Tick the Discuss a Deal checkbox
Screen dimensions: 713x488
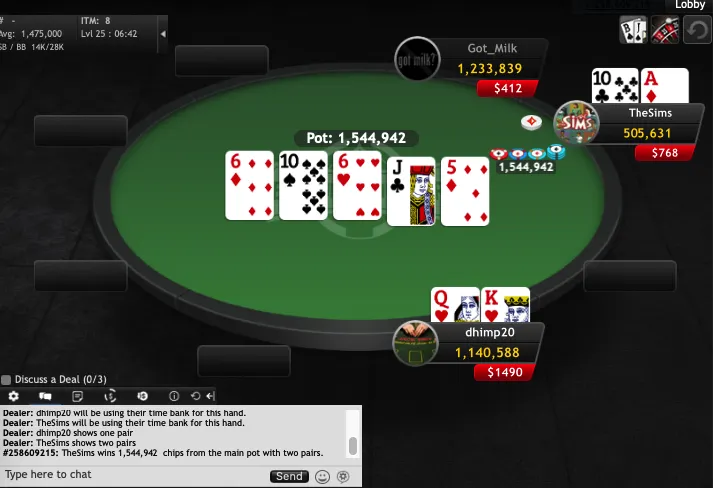coord(6,380)
